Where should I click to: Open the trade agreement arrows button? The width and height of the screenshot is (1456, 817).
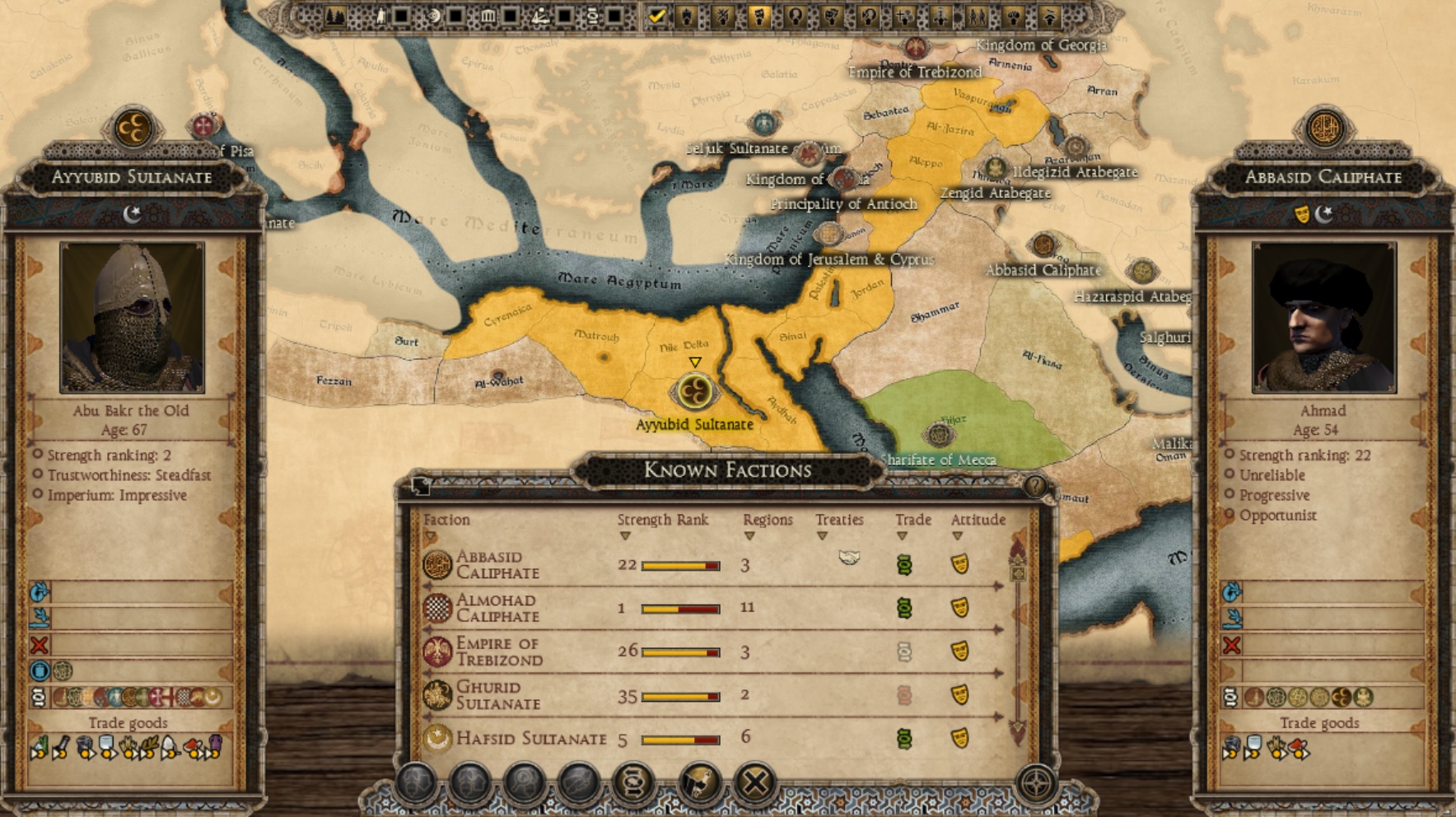coord(632,782)
